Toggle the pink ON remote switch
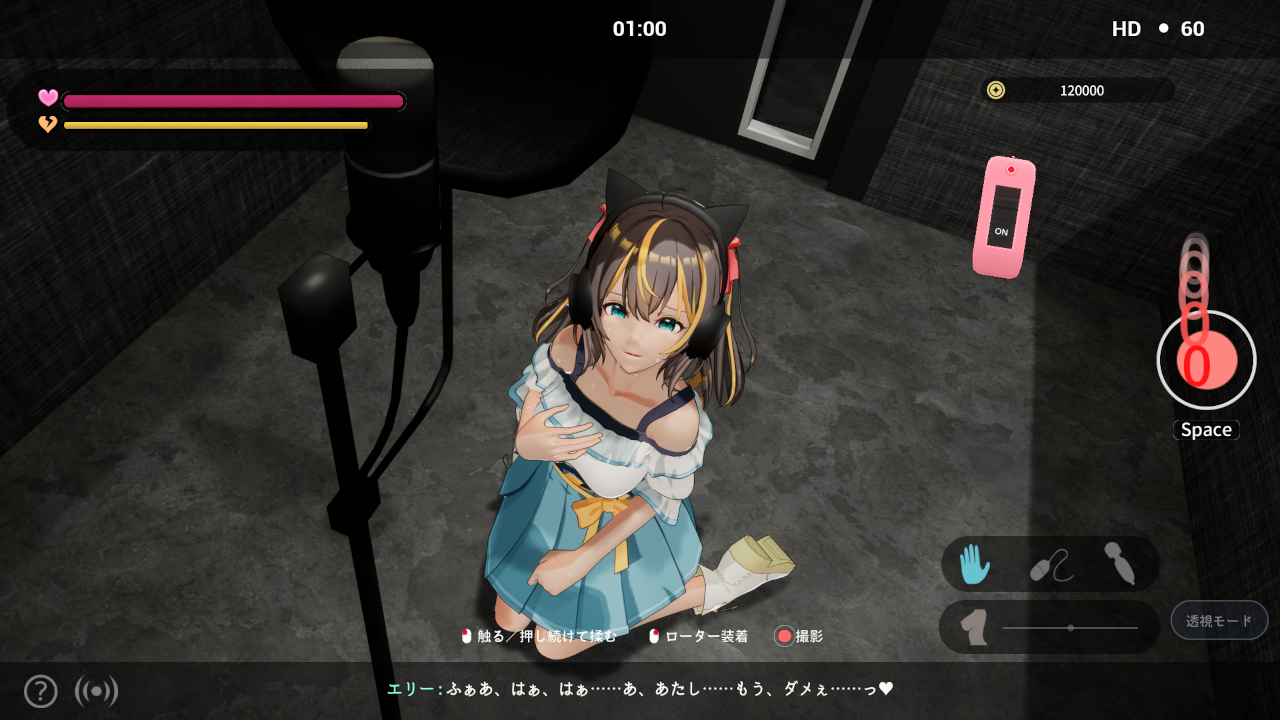 (1003, 217)
